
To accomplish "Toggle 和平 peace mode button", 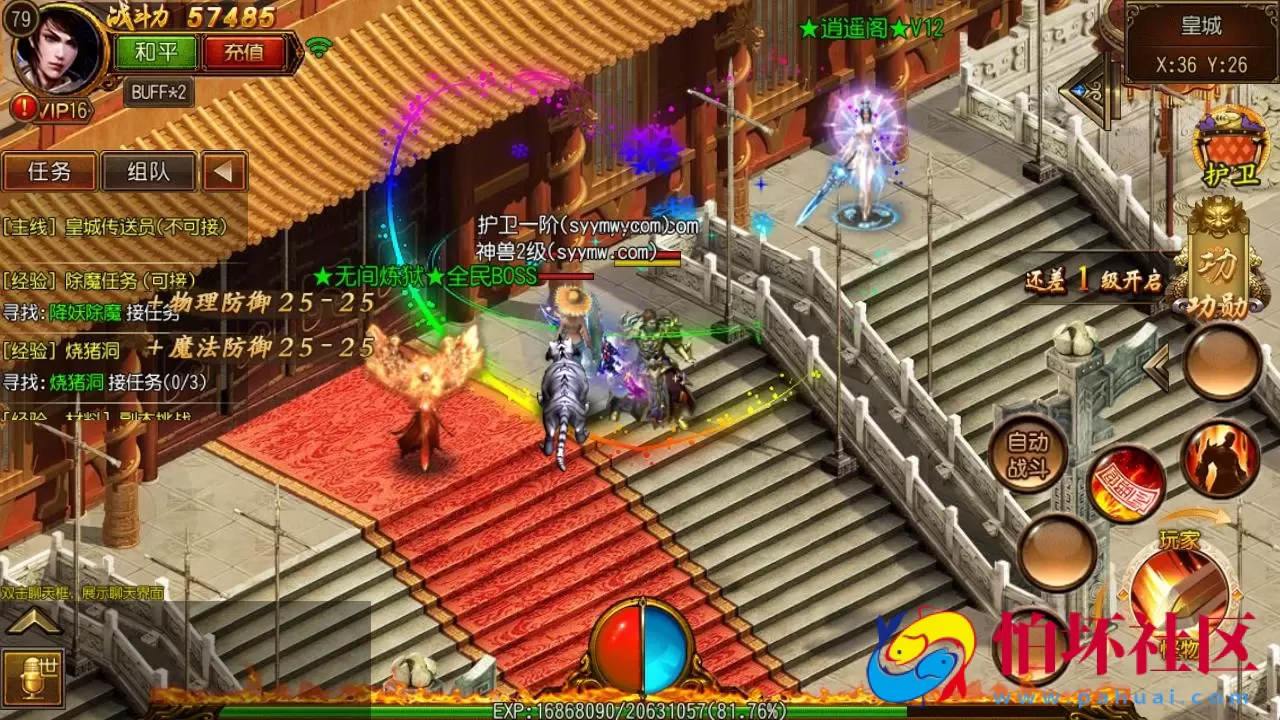I will tap(158, 49).
